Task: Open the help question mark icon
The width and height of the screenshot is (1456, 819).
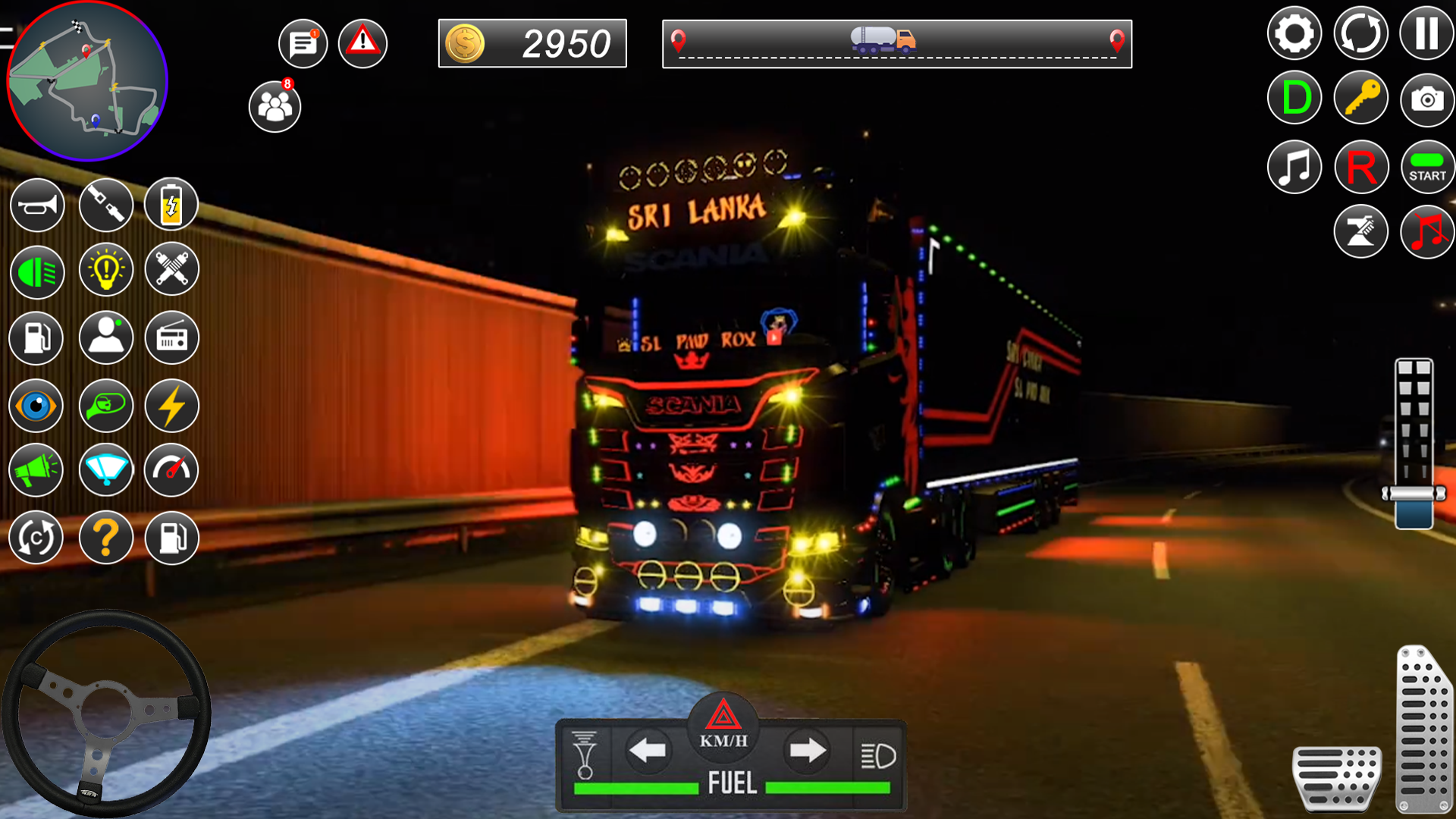Action: coord(106,538)
